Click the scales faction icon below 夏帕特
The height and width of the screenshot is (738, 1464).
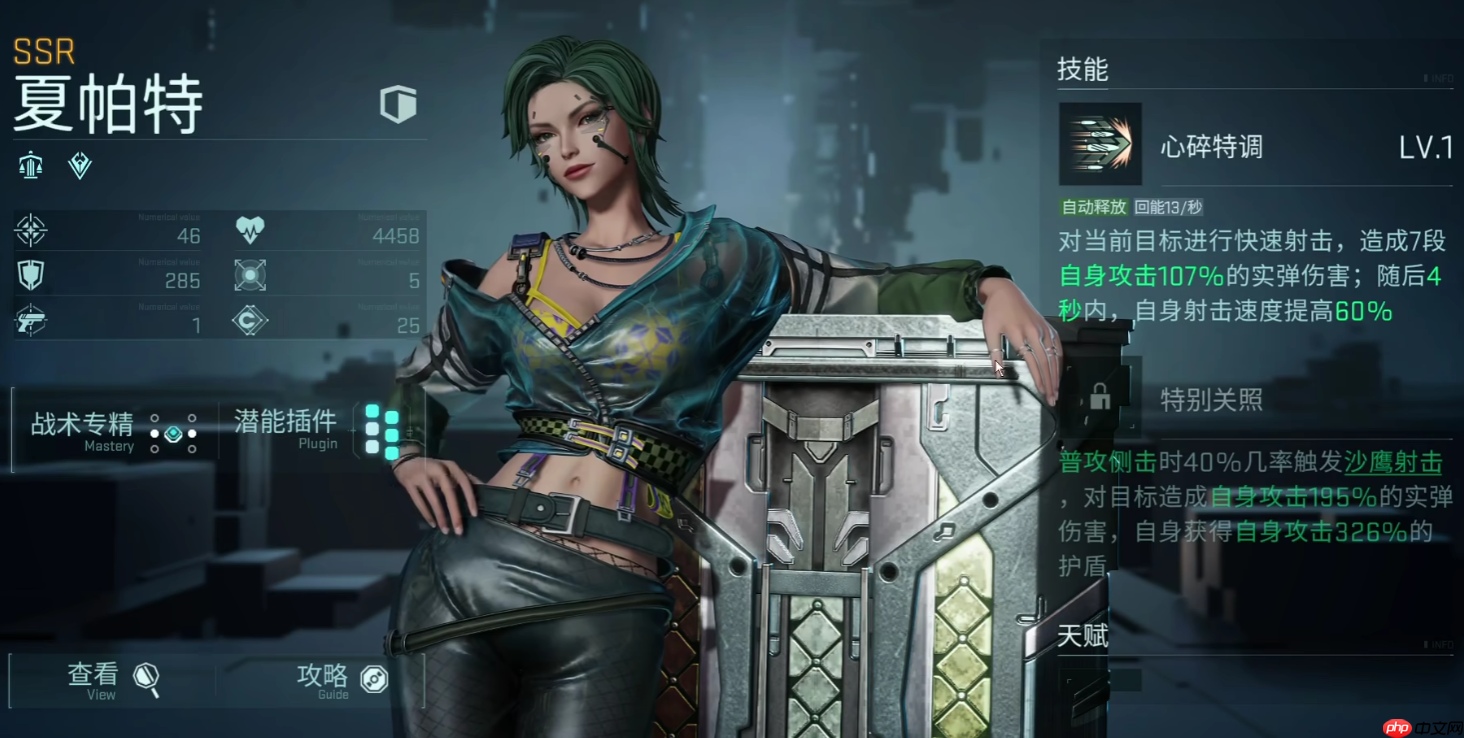coord(29,163)
